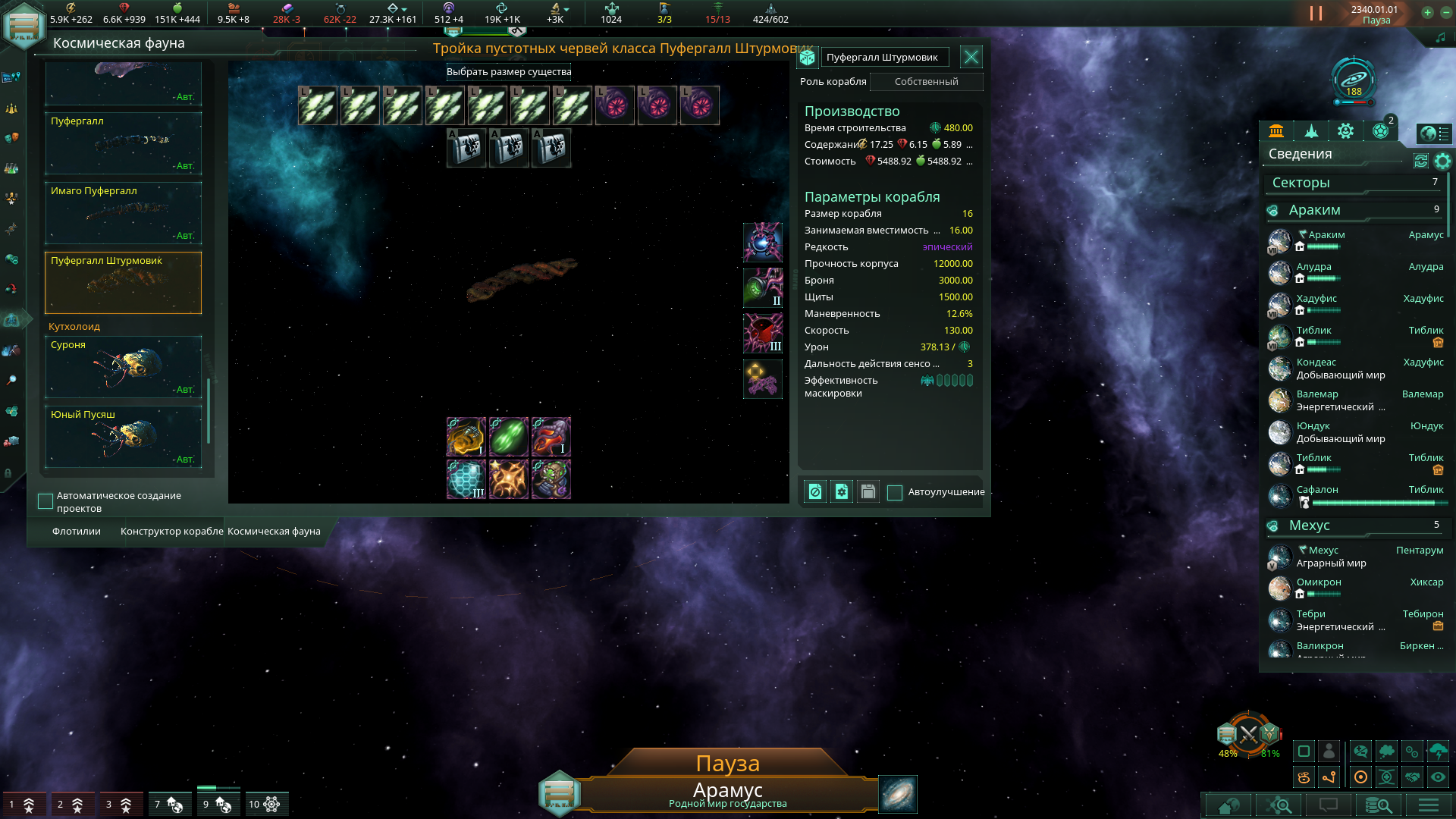Open the Космическая фауна tab
Viewport: 1456px width, 819px height.
(274, 532)
